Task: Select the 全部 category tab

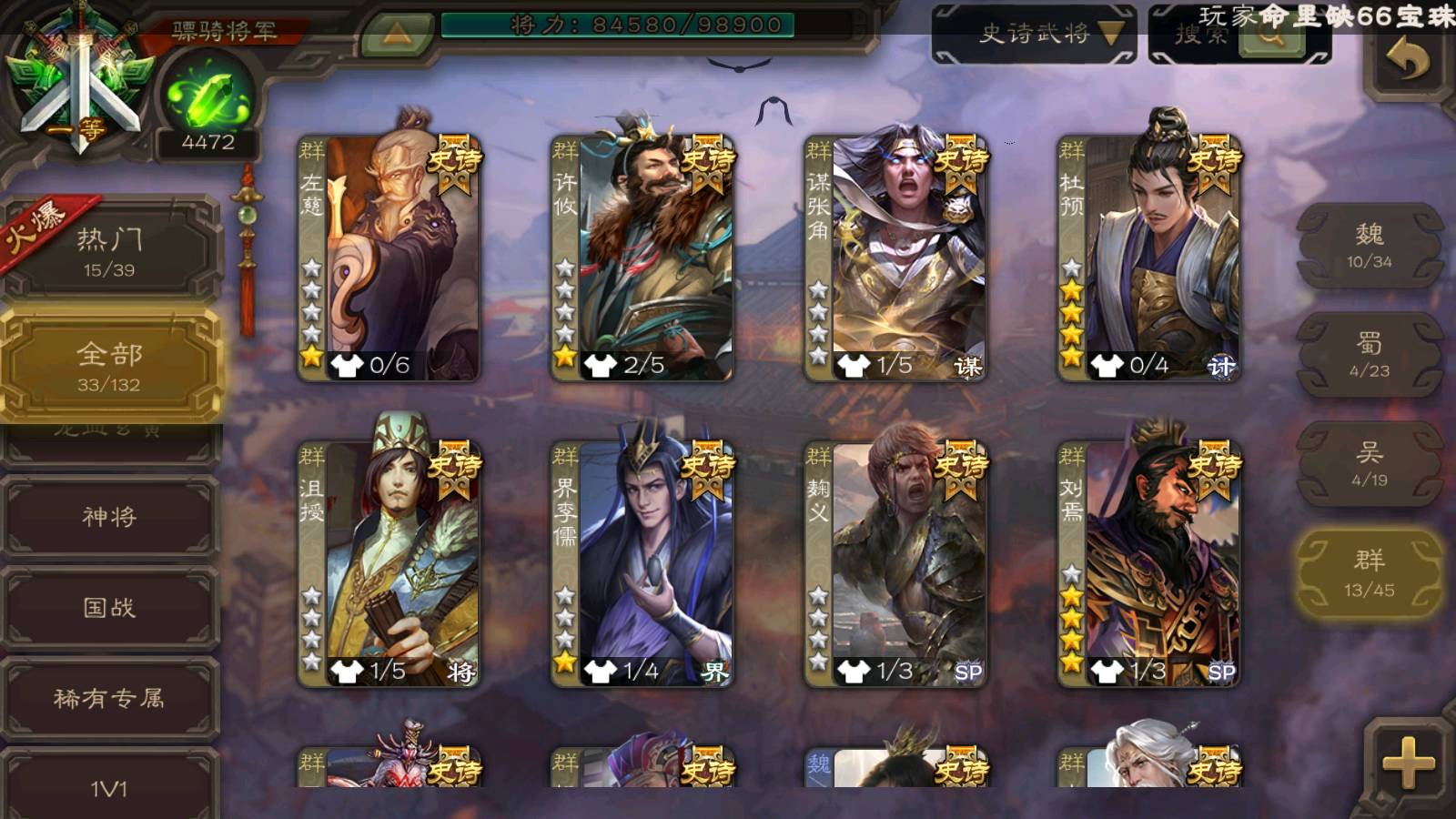Action: [109, 366]
